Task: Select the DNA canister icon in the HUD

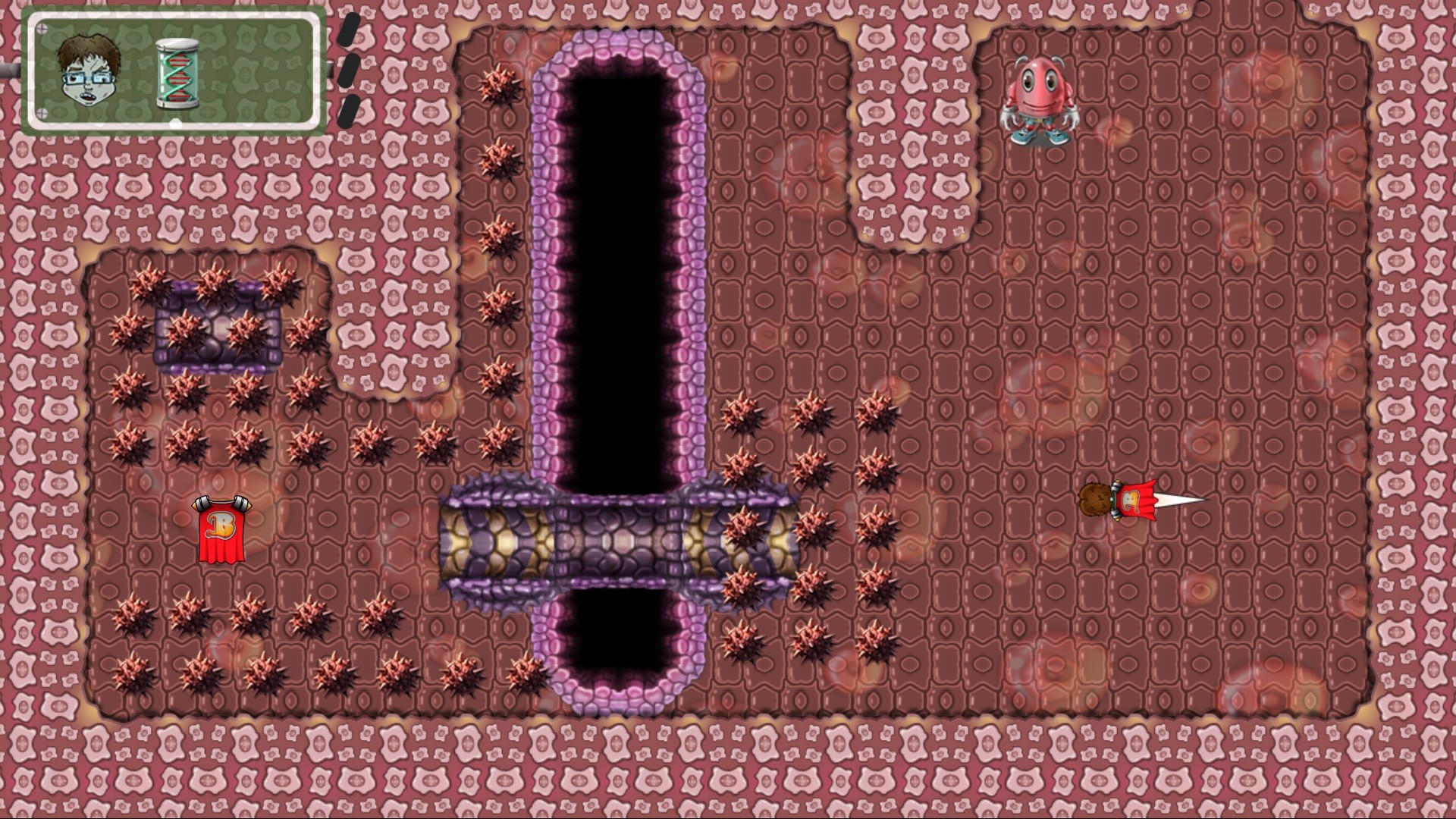Action: pos(177,74)
